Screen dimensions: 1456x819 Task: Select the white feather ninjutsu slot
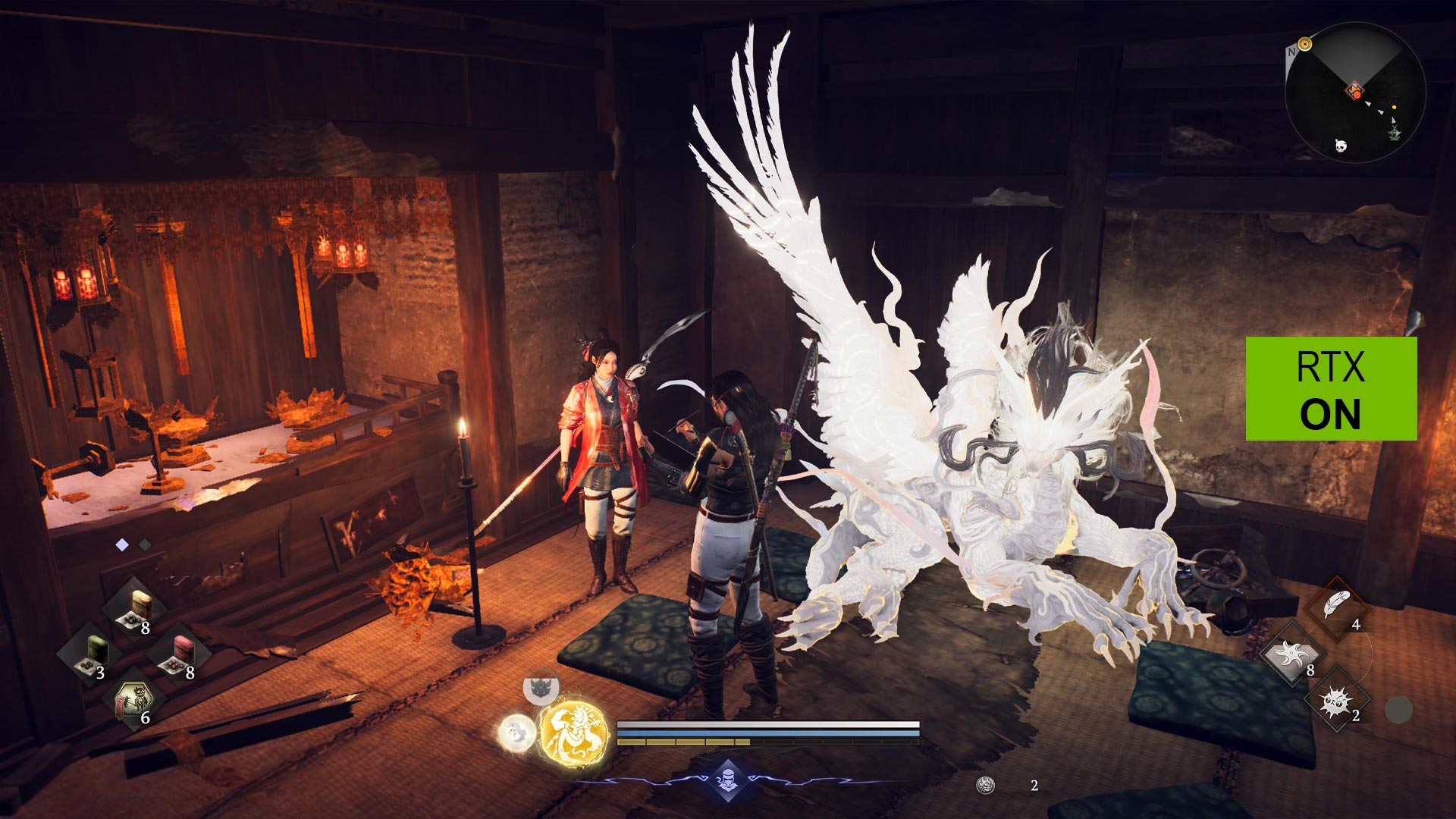click(1337, 607)
